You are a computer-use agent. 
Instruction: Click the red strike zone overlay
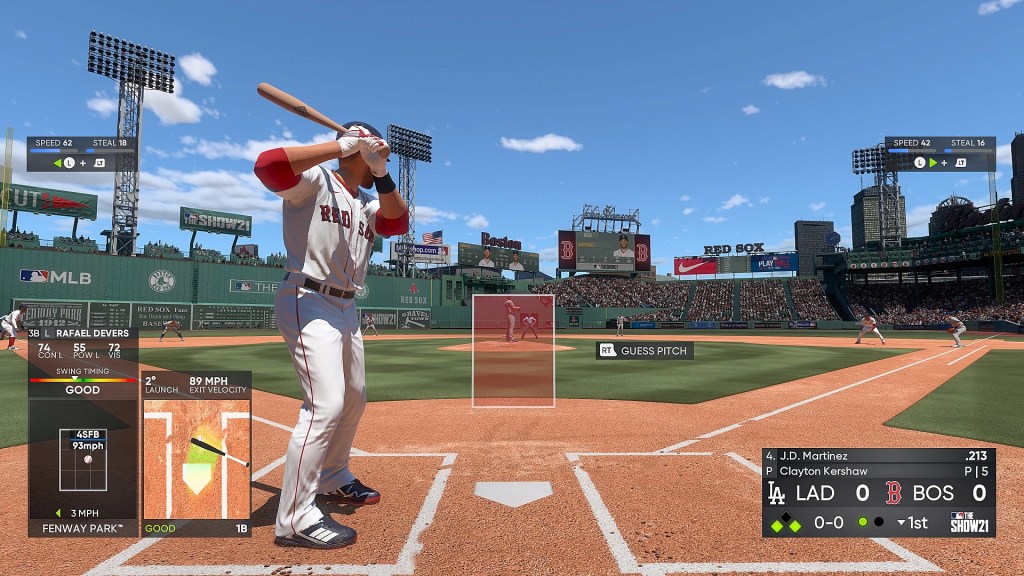(513, 350)
